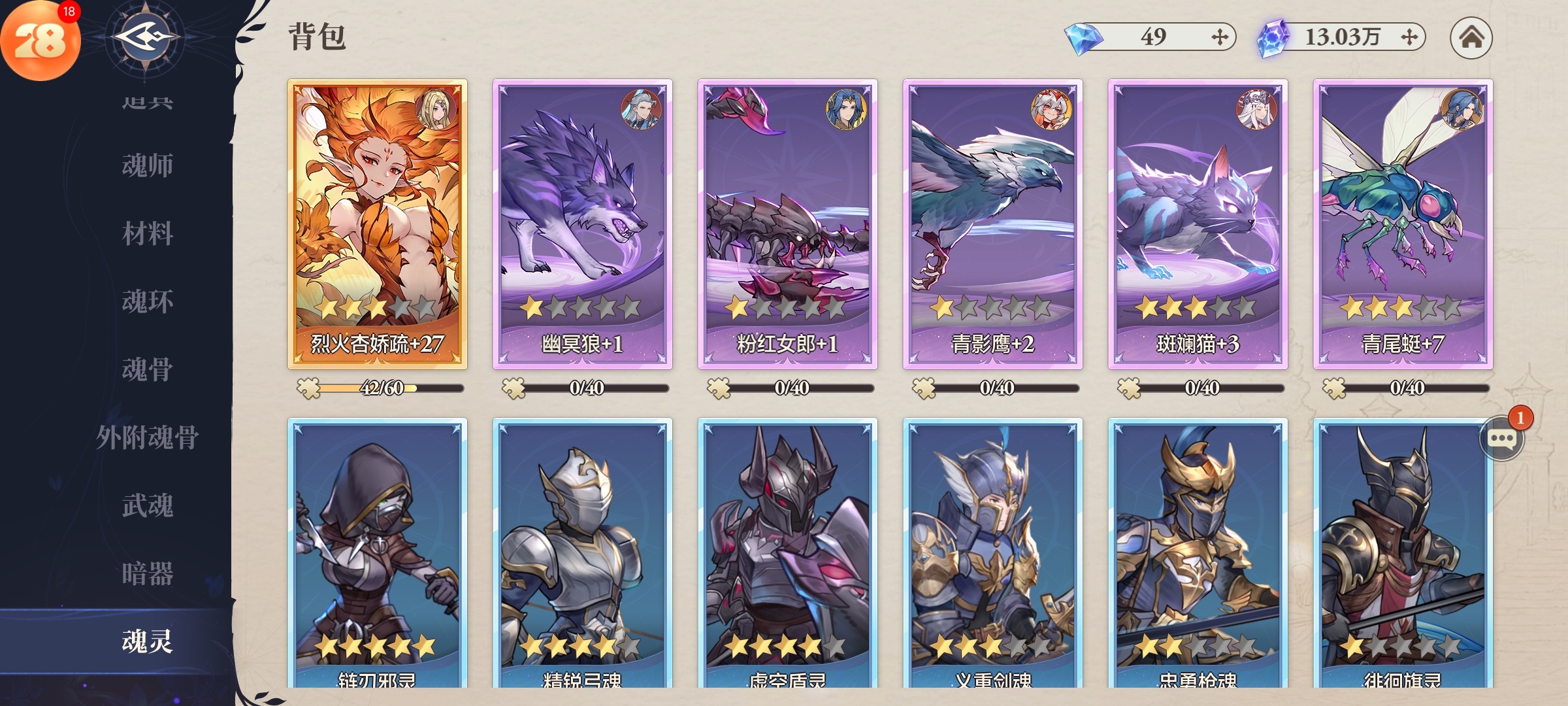This screenshot has height=706, width=1568.
Task: Add more purple crystal currency
Action: click(1409, 37)
